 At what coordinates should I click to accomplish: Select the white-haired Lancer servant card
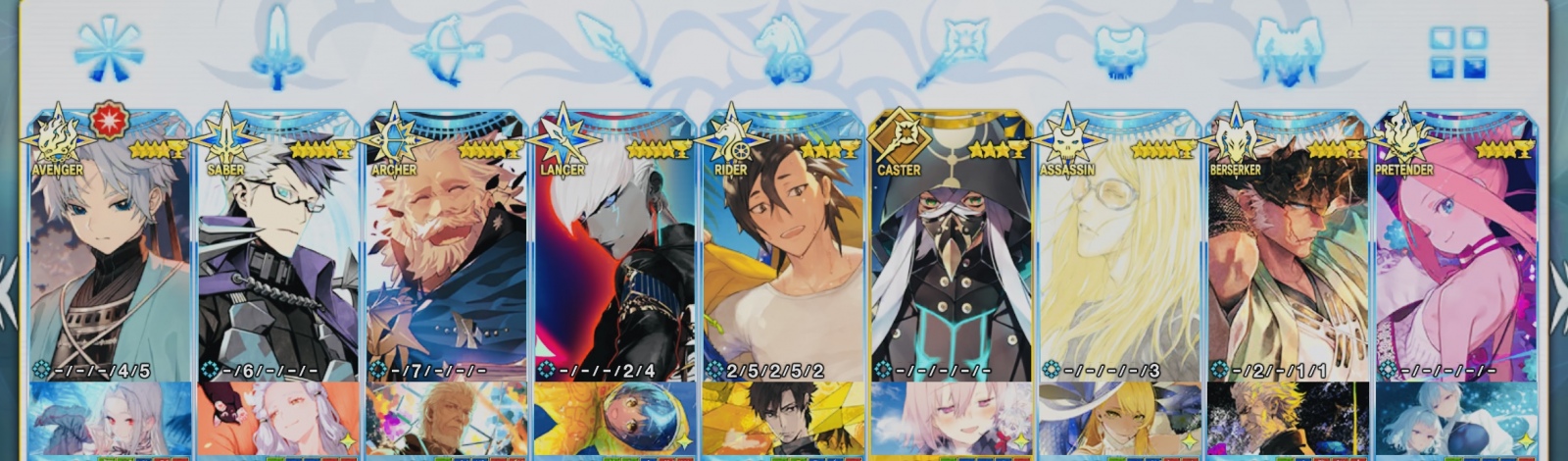pyautogui.click(x=615, y=255)
